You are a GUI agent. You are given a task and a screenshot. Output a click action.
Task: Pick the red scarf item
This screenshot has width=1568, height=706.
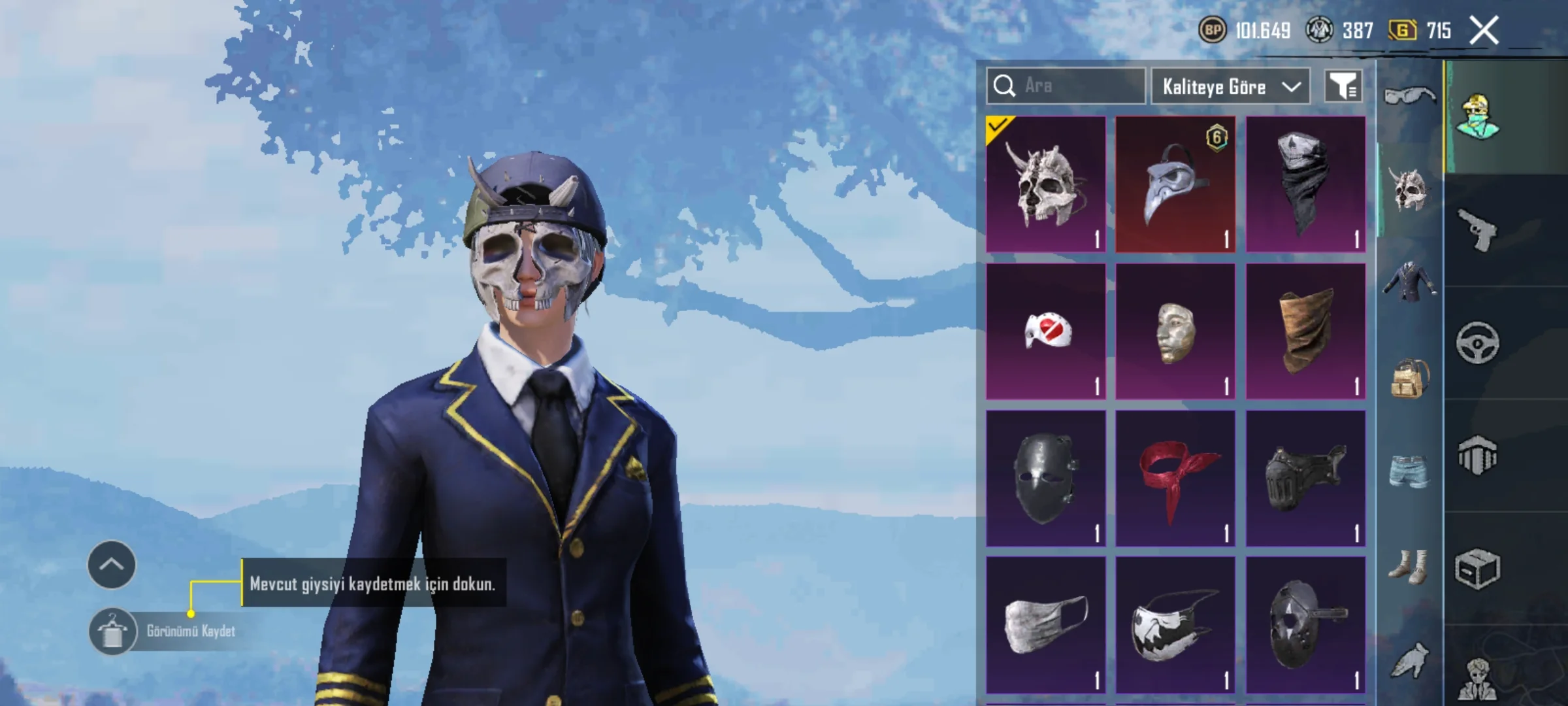click(1175, 479)
